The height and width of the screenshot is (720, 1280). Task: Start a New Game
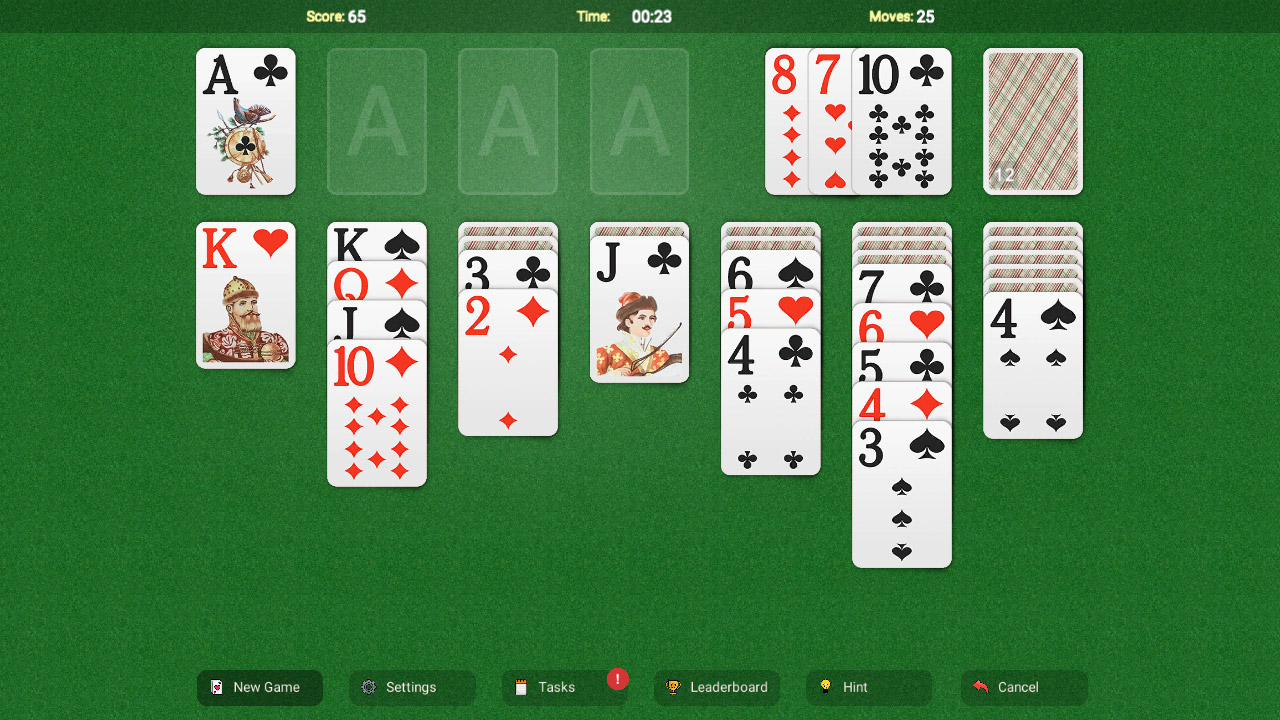[259, 687]
